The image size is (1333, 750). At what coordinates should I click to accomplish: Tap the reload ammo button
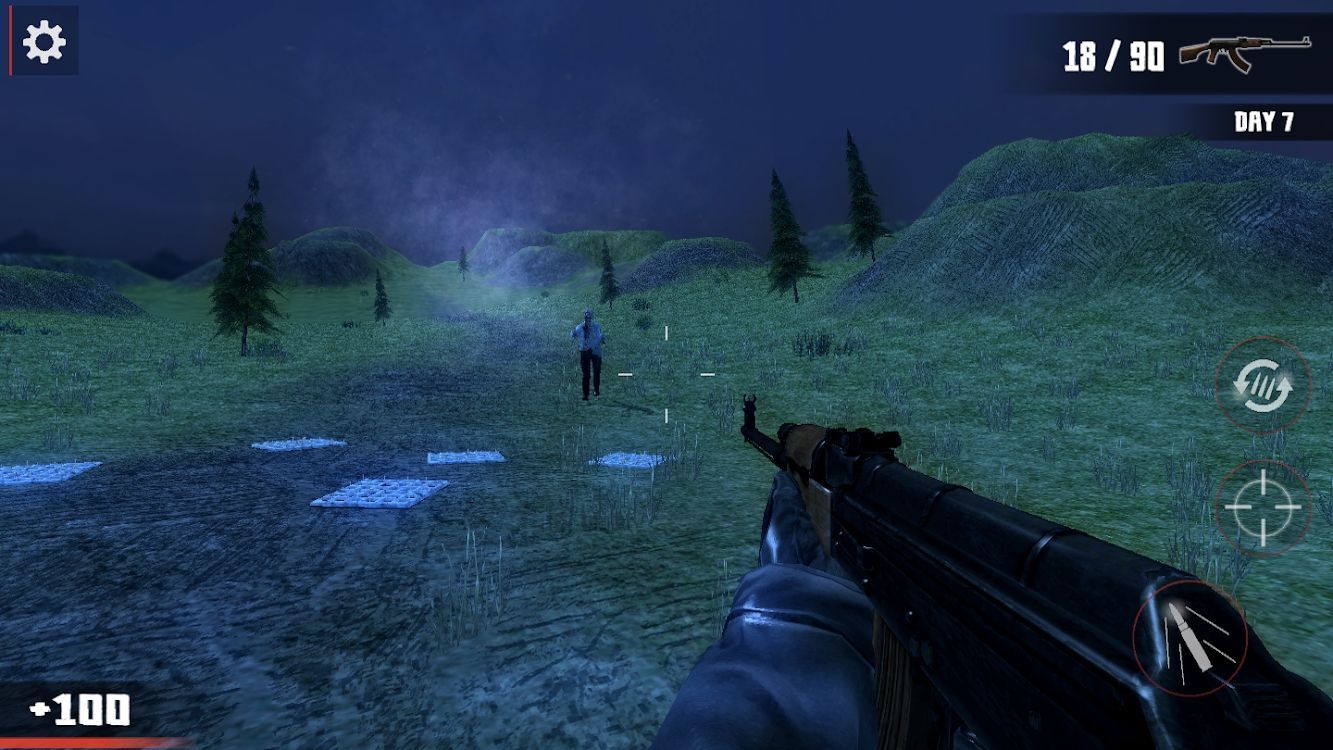(1262, 384)
